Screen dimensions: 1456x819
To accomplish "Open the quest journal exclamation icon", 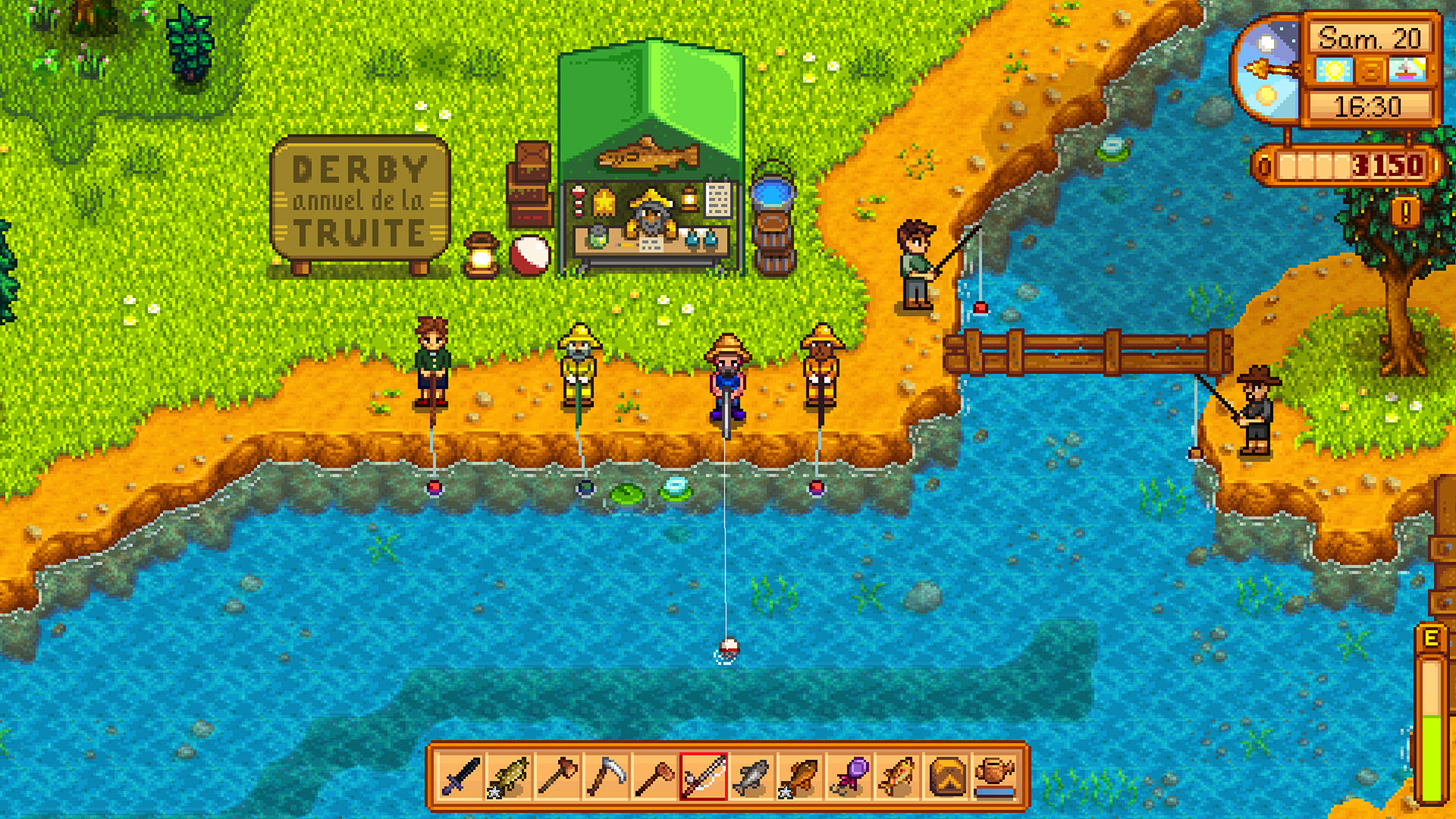I will (1405, 212).
